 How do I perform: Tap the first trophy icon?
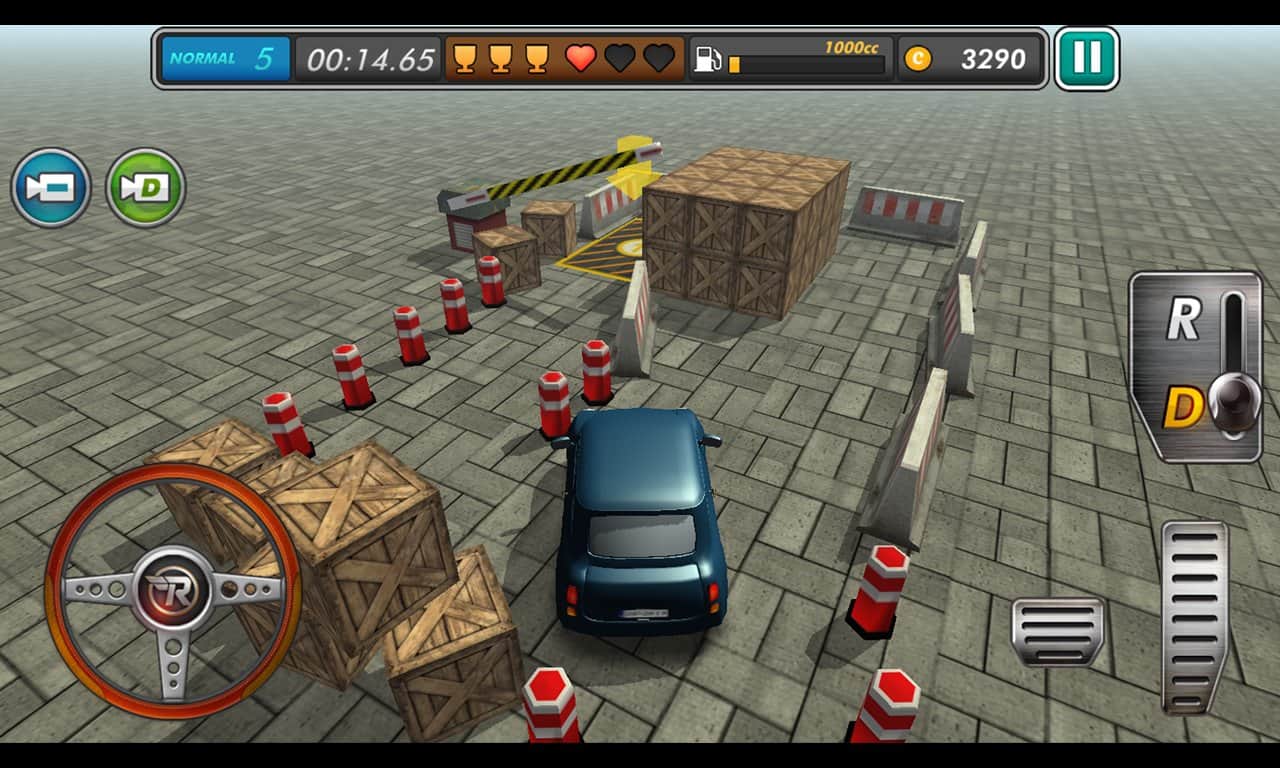[466, 58]
